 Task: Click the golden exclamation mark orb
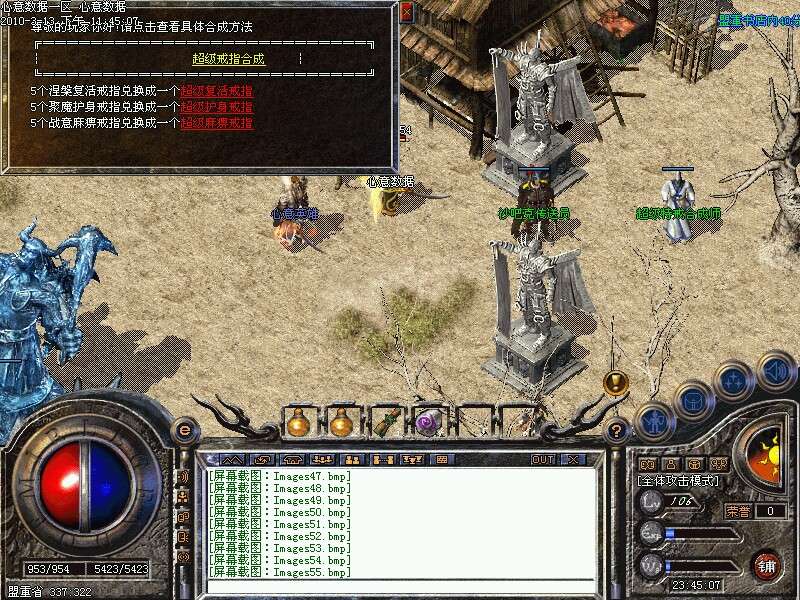615,382
